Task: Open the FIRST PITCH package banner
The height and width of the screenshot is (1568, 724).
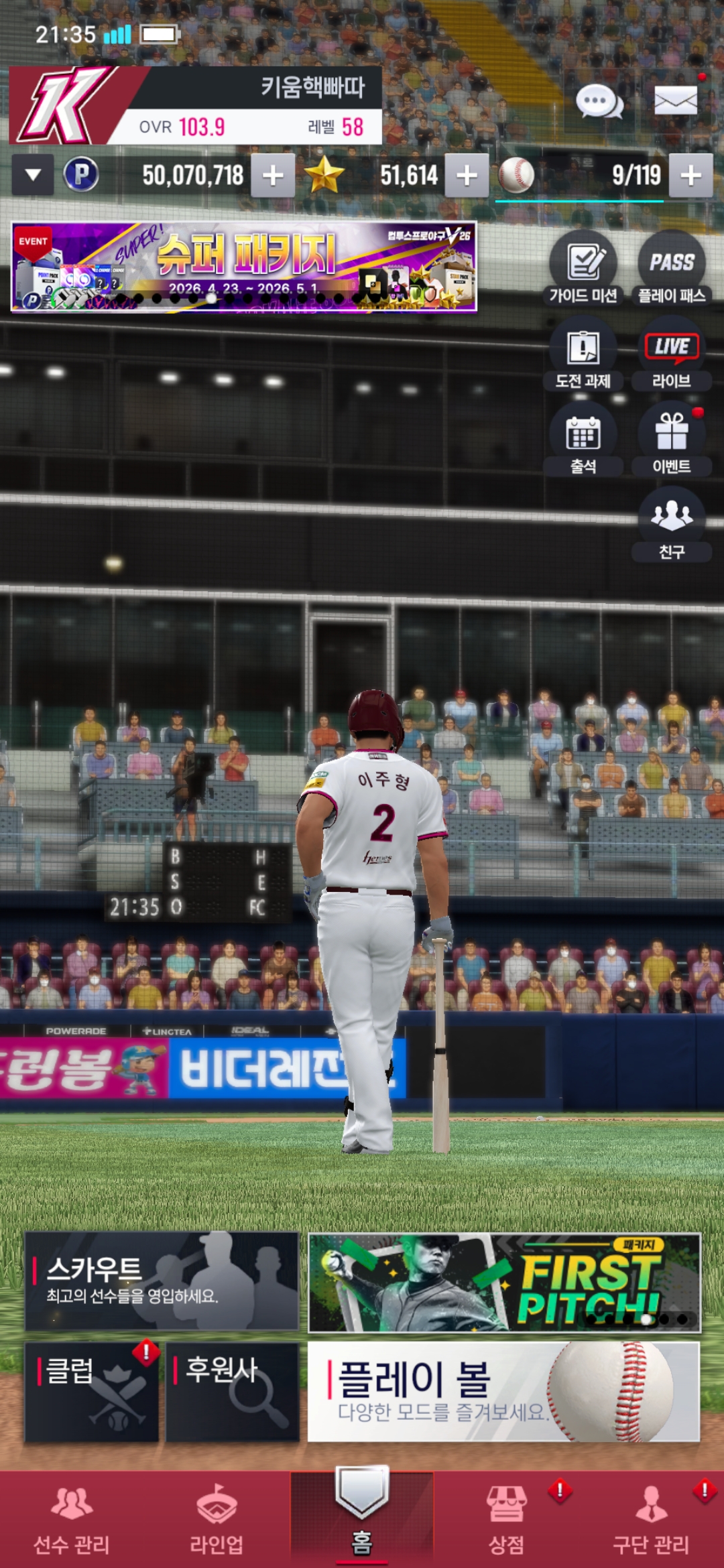Action: click(504, 1283)
